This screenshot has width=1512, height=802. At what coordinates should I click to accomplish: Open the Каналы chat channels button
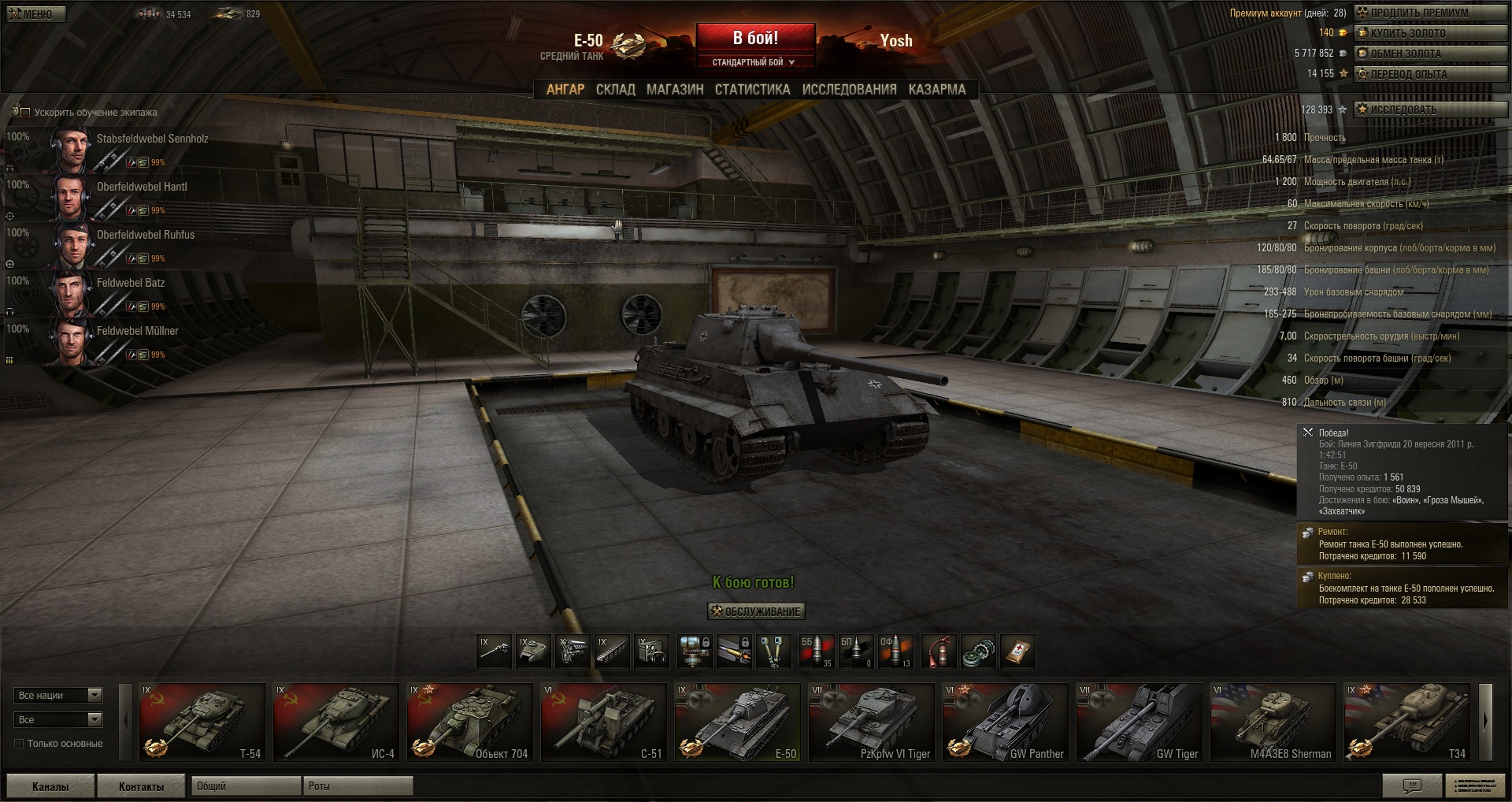(x=50, y=786)
